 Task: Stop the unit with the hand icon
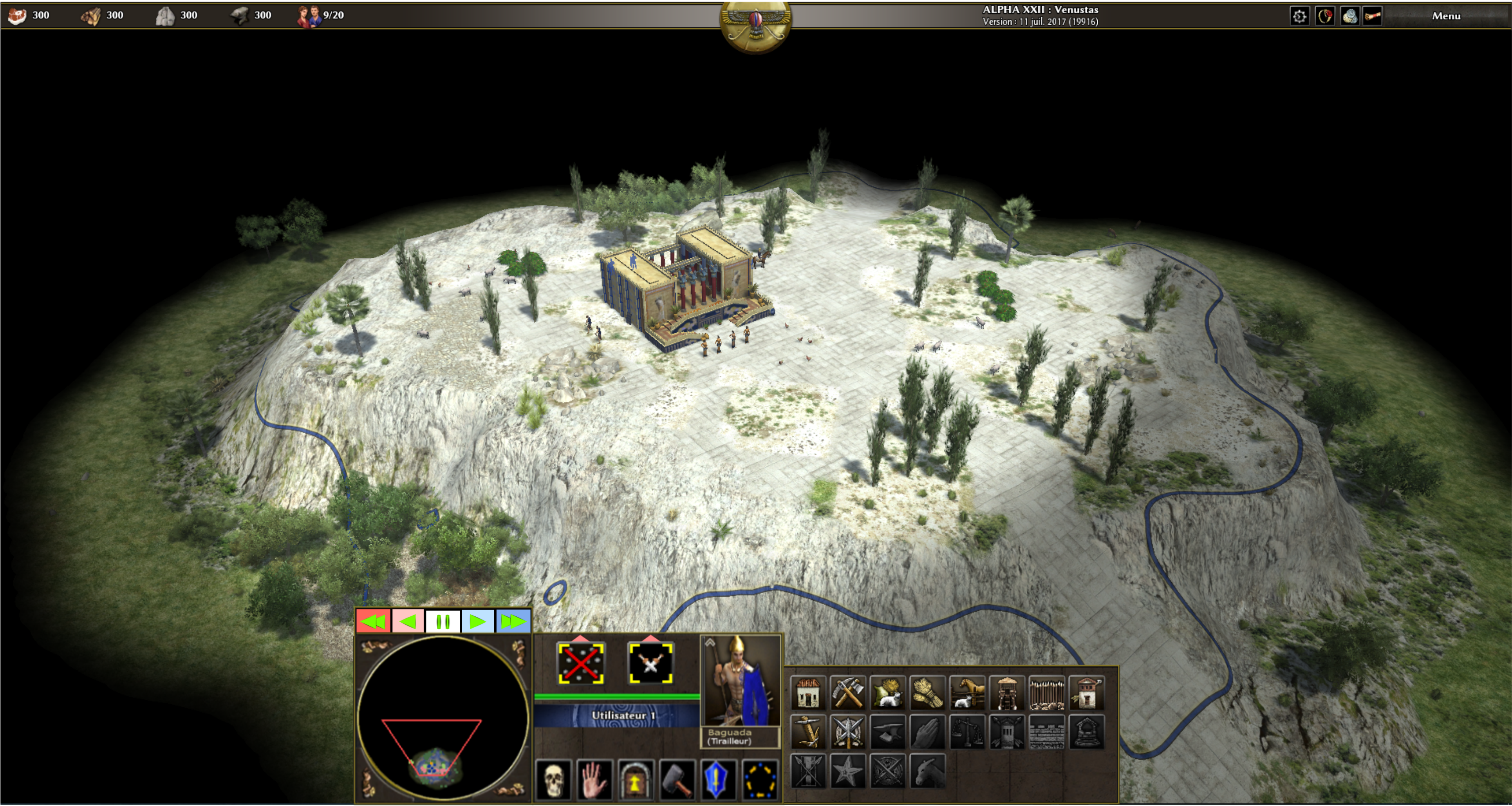[x=594, y=780]
